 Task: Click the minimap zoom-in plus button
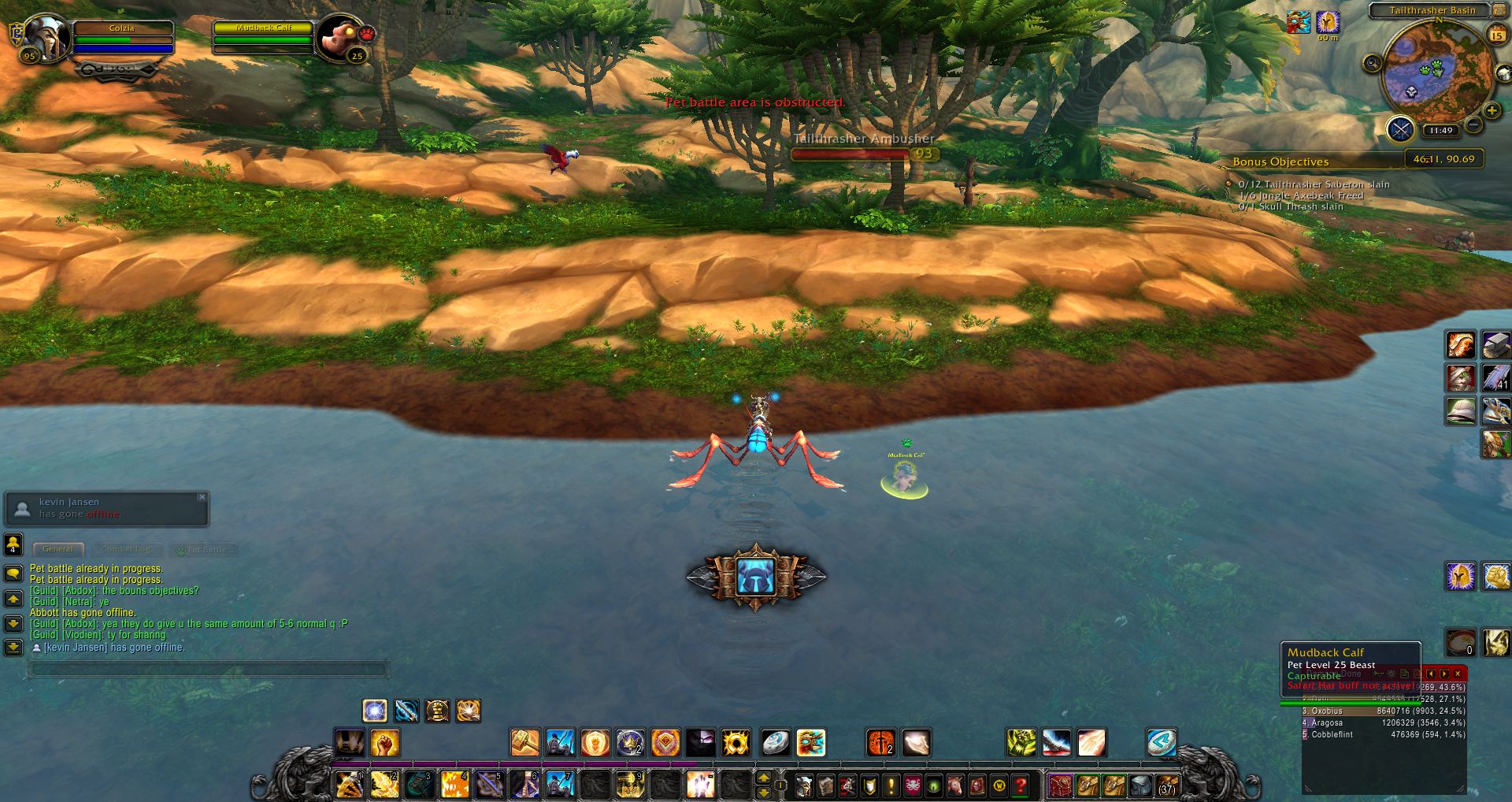pos(1492,111)
